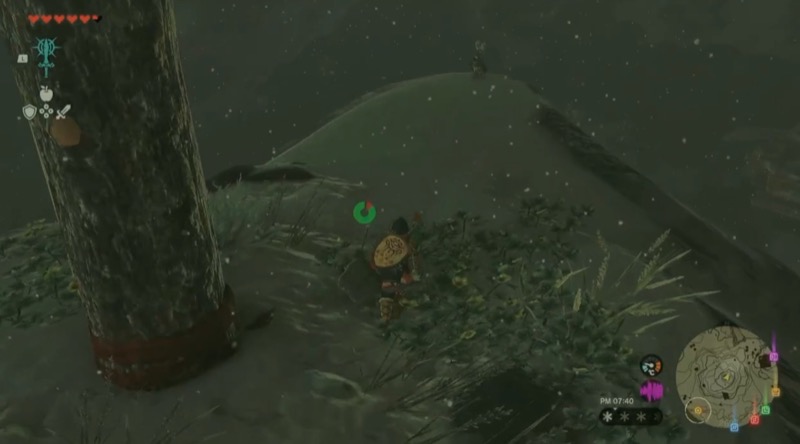Click the orange map pin marker
Viewport: 800px width, 444px height.
click(x=775, y=391)
